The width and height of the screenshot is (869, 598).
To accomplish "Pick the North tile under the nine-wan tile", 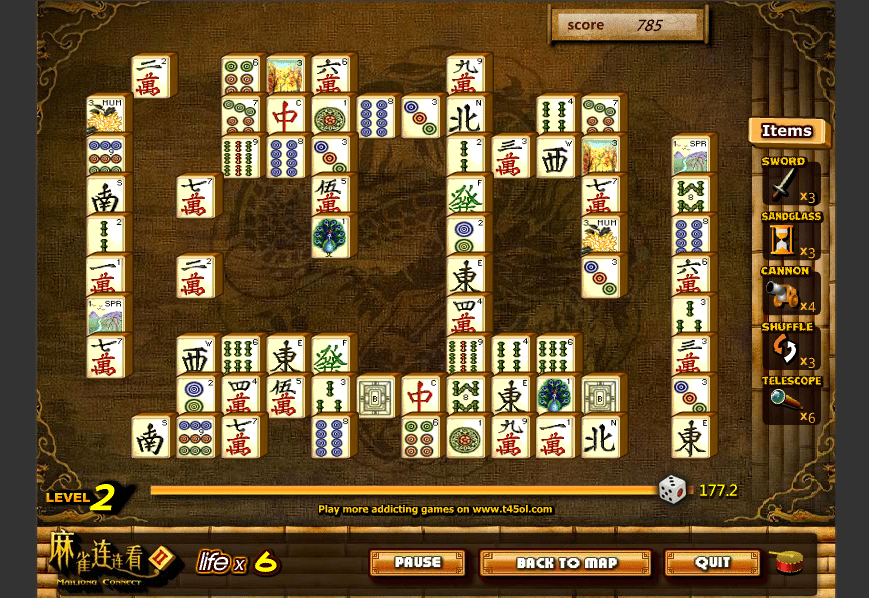I will point(465,116).
